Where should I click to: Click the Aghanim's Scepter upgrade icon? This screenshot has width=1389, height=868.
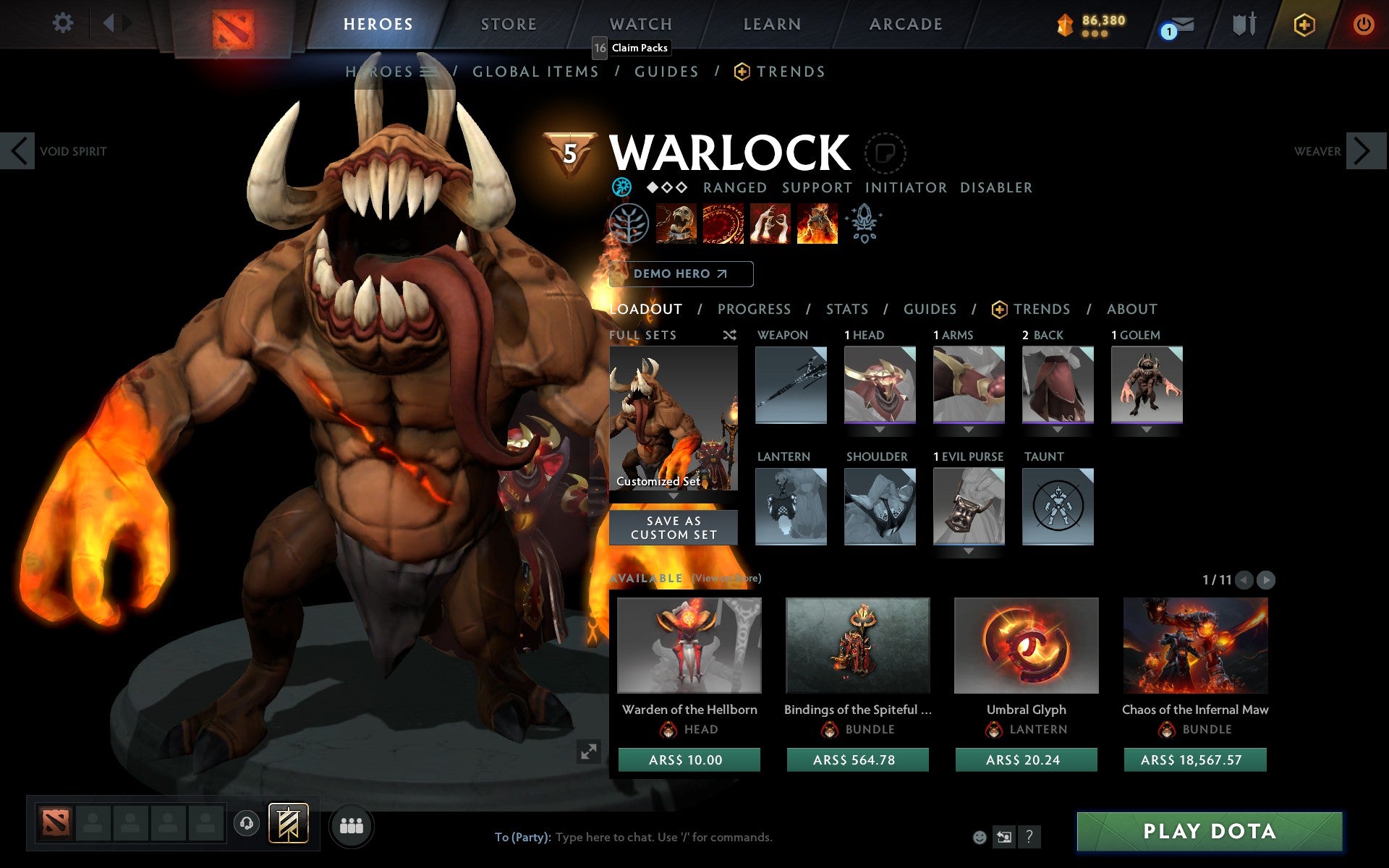pos(865,224)
